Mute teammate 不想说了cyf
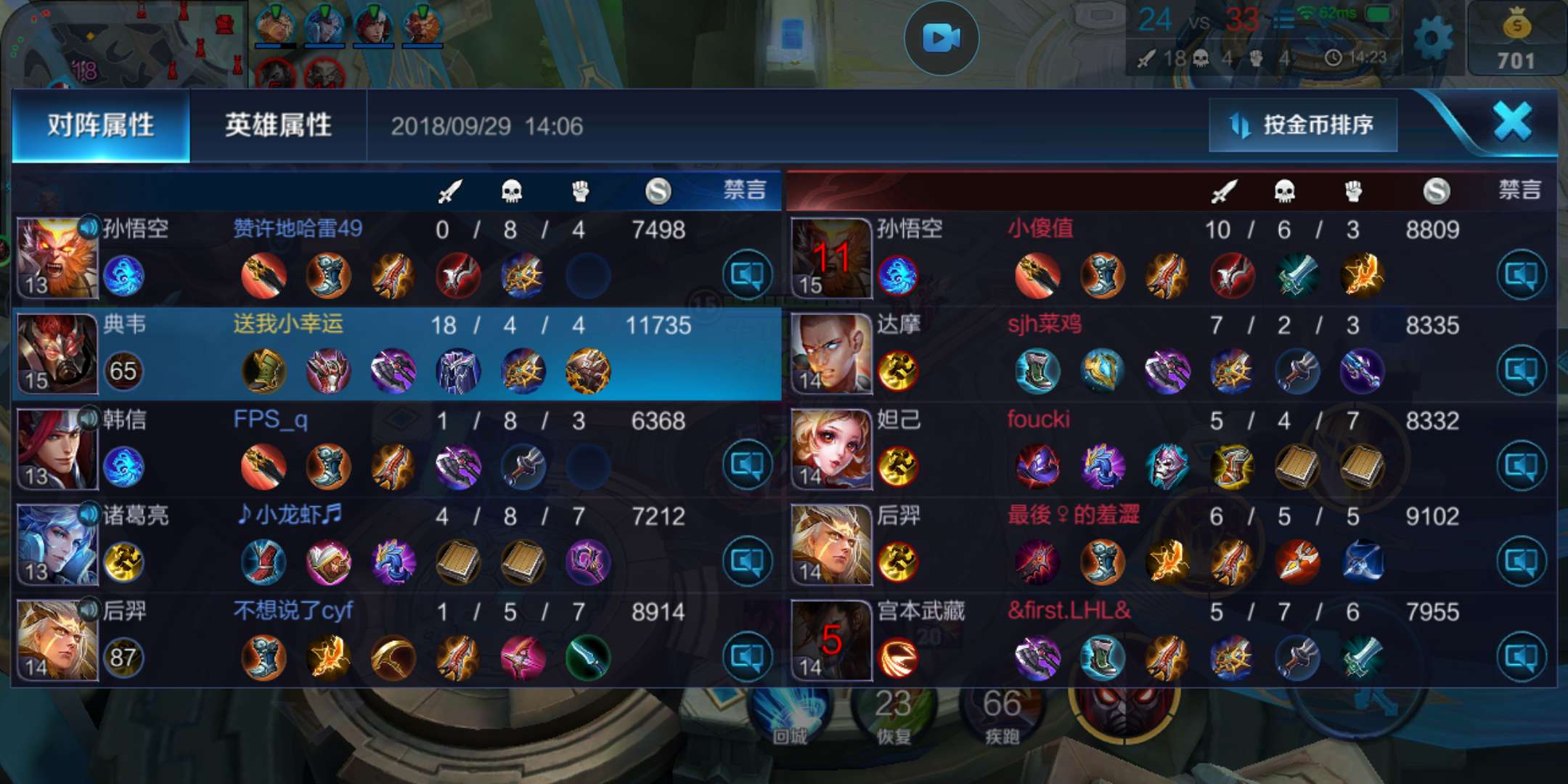Screen dimensions: 1568x784 tap(747, 656)
